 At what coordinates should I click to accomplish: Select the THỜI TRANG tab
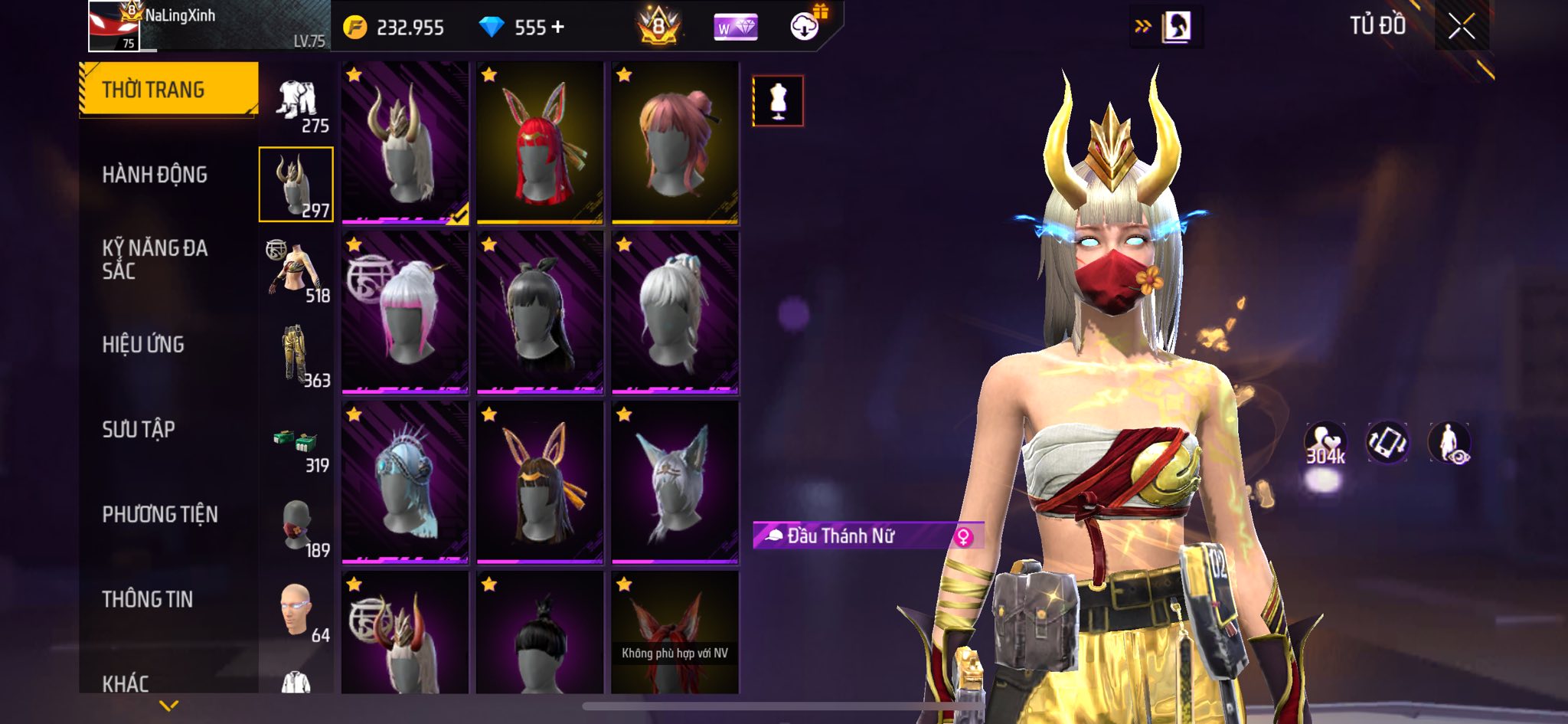[153, 90]
